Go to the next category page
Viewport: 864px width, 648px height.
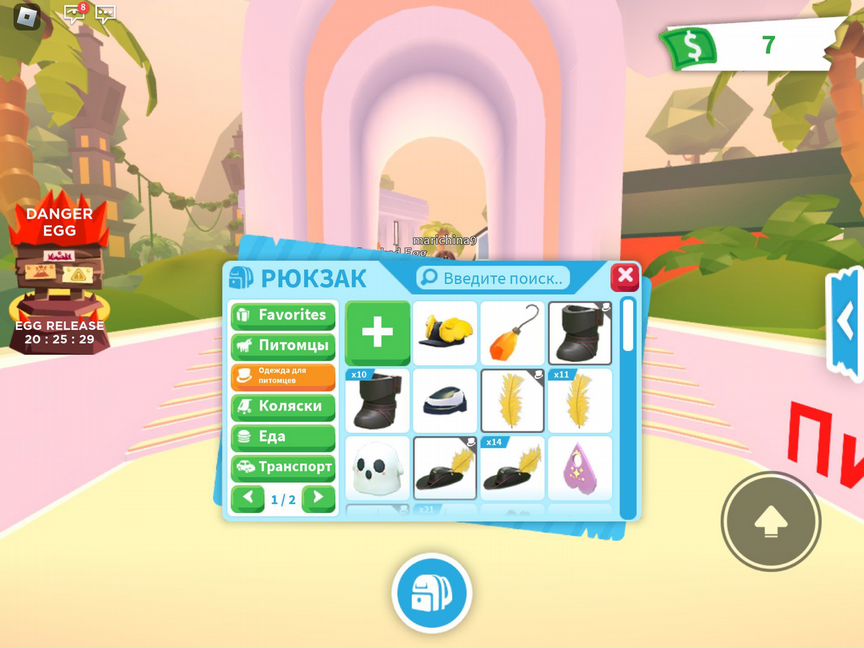click(319, 497)
